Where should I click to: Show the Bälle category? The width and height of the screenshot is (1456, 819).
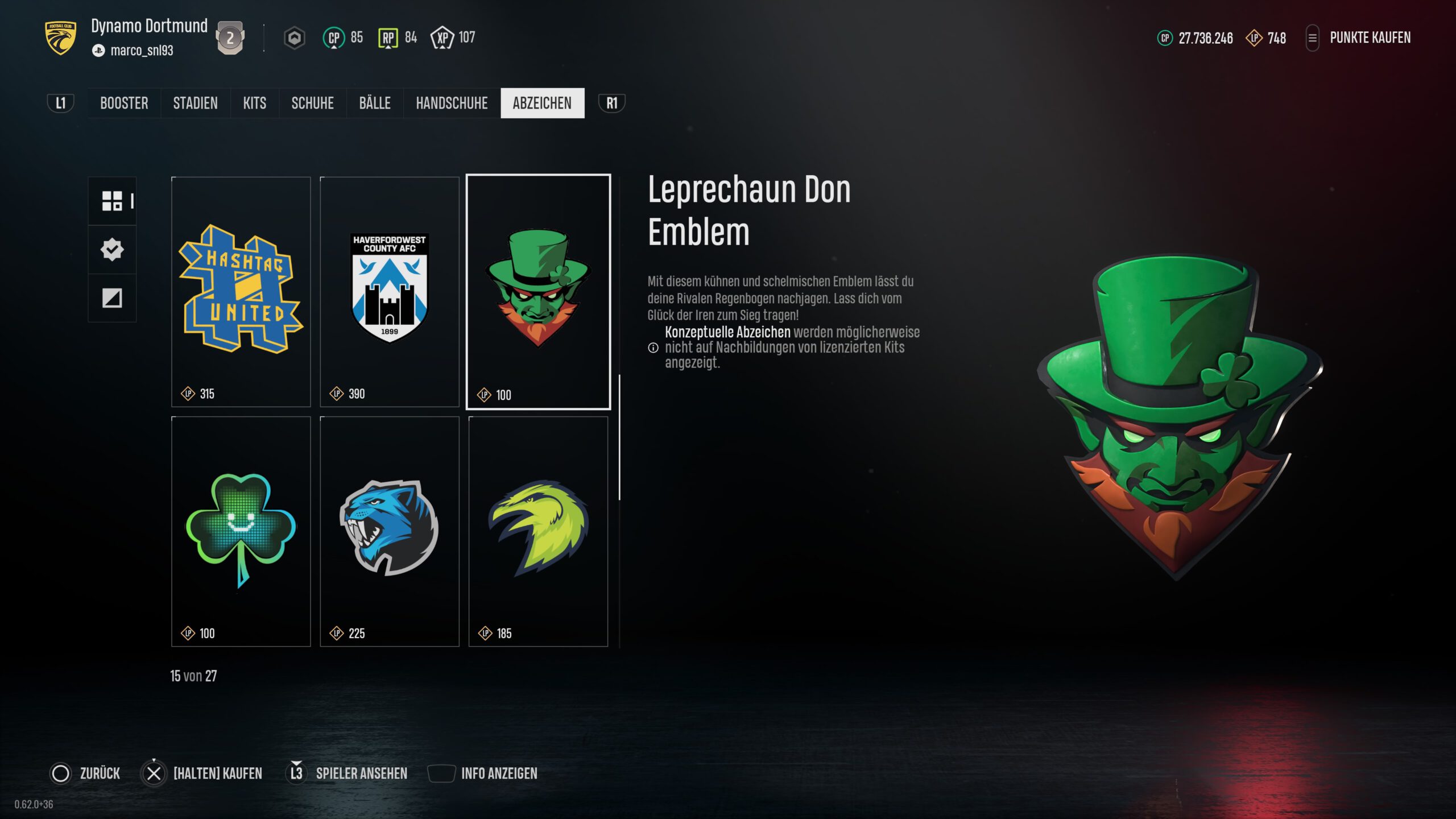click(375, 103)
